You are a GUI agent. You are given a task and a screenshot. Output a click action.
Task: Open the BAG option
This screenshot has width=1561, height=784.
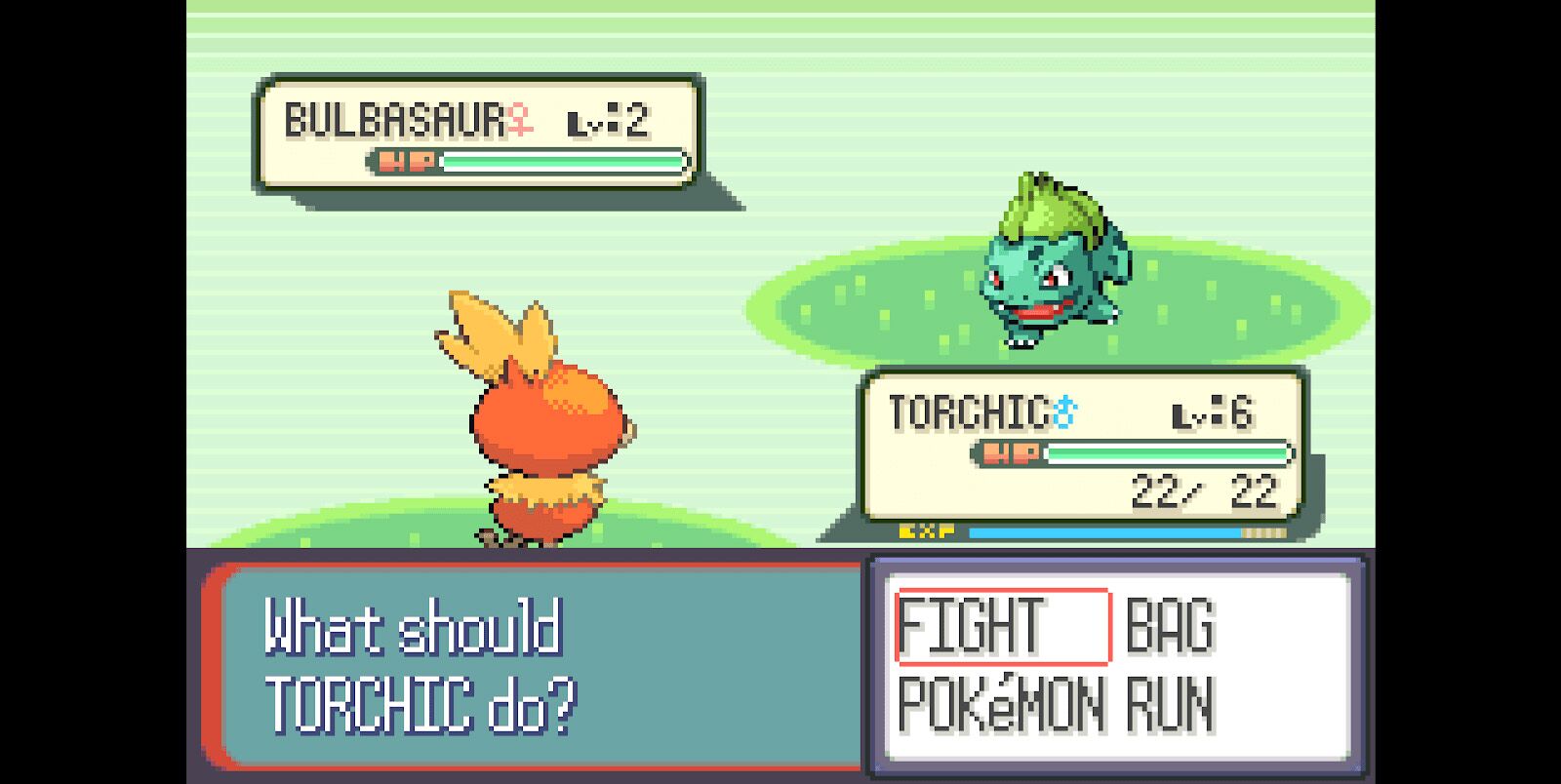(1170, 627)
